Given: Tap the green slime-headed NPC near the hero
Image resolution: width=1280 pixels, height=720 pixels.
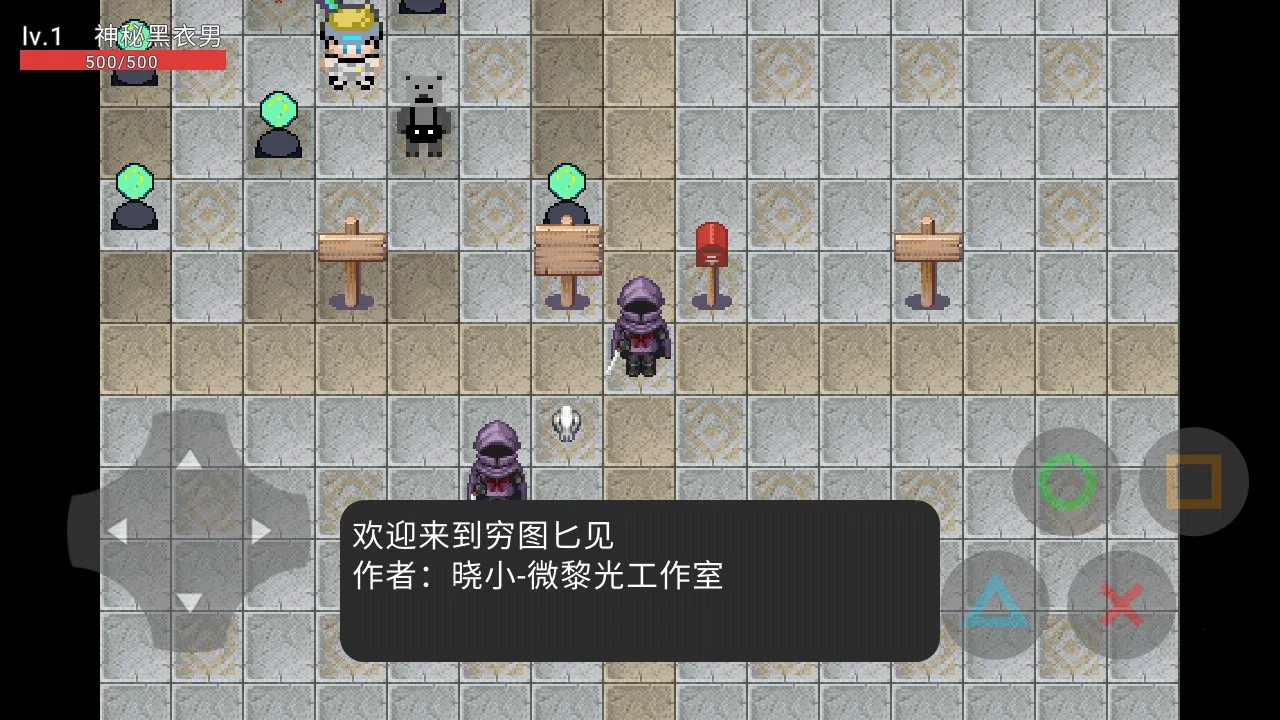Looking at the screenshot, I should (277, 125).
